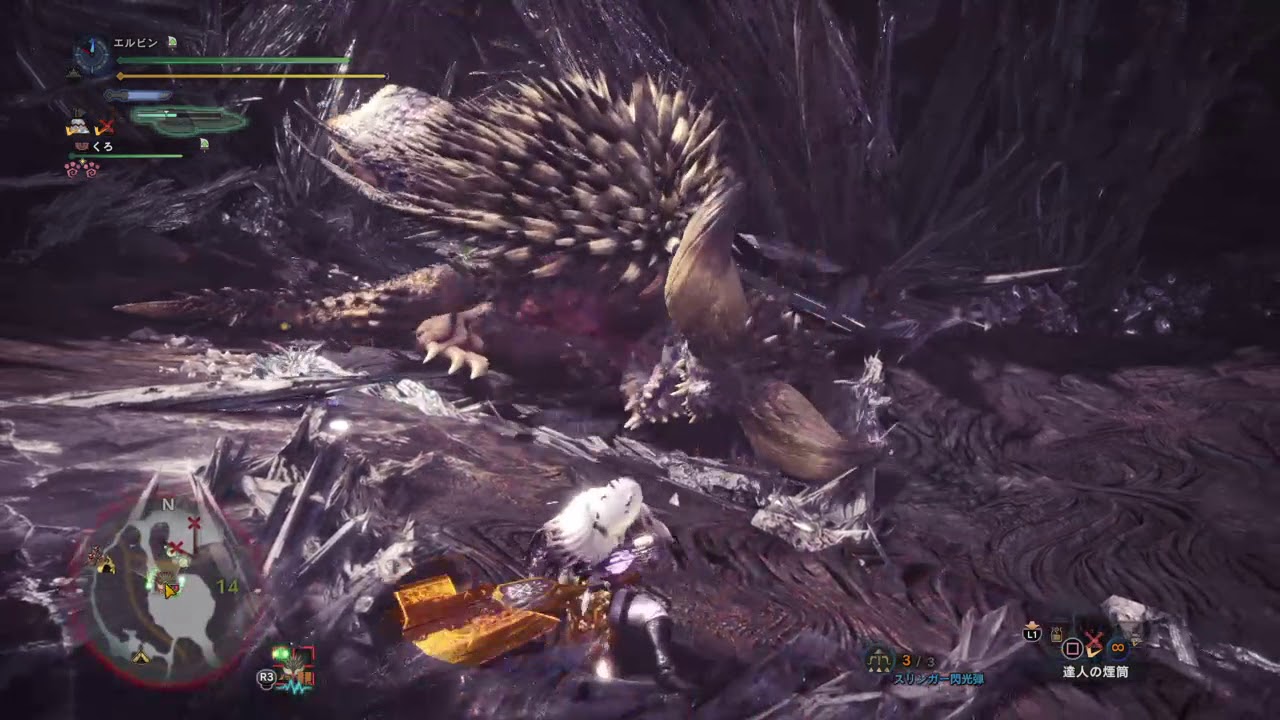Click the pink paw print Palico gadget icon

[x=81, y=169]
